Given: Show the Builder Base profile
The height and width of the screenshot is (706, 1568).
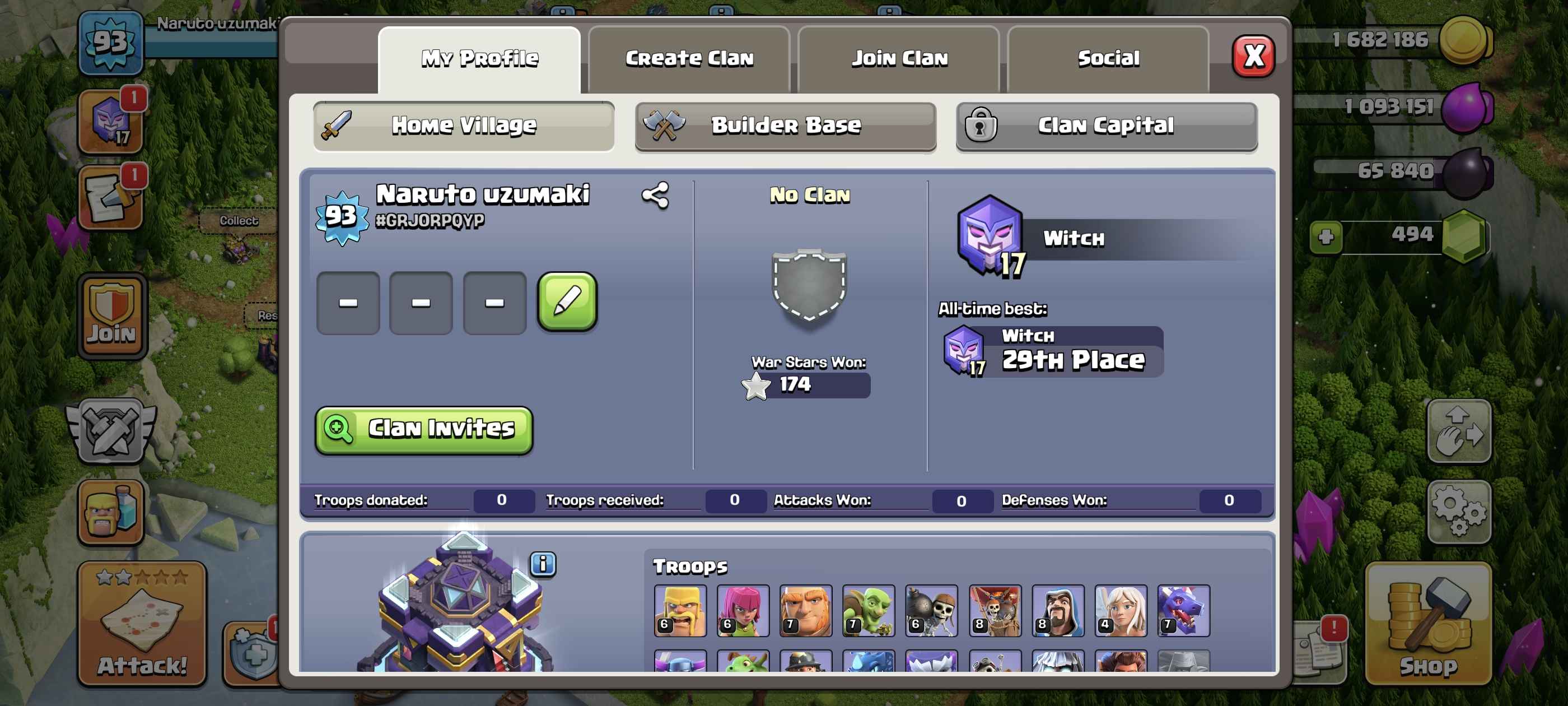Looking at the screenshot, I should [x=785, y=126].
